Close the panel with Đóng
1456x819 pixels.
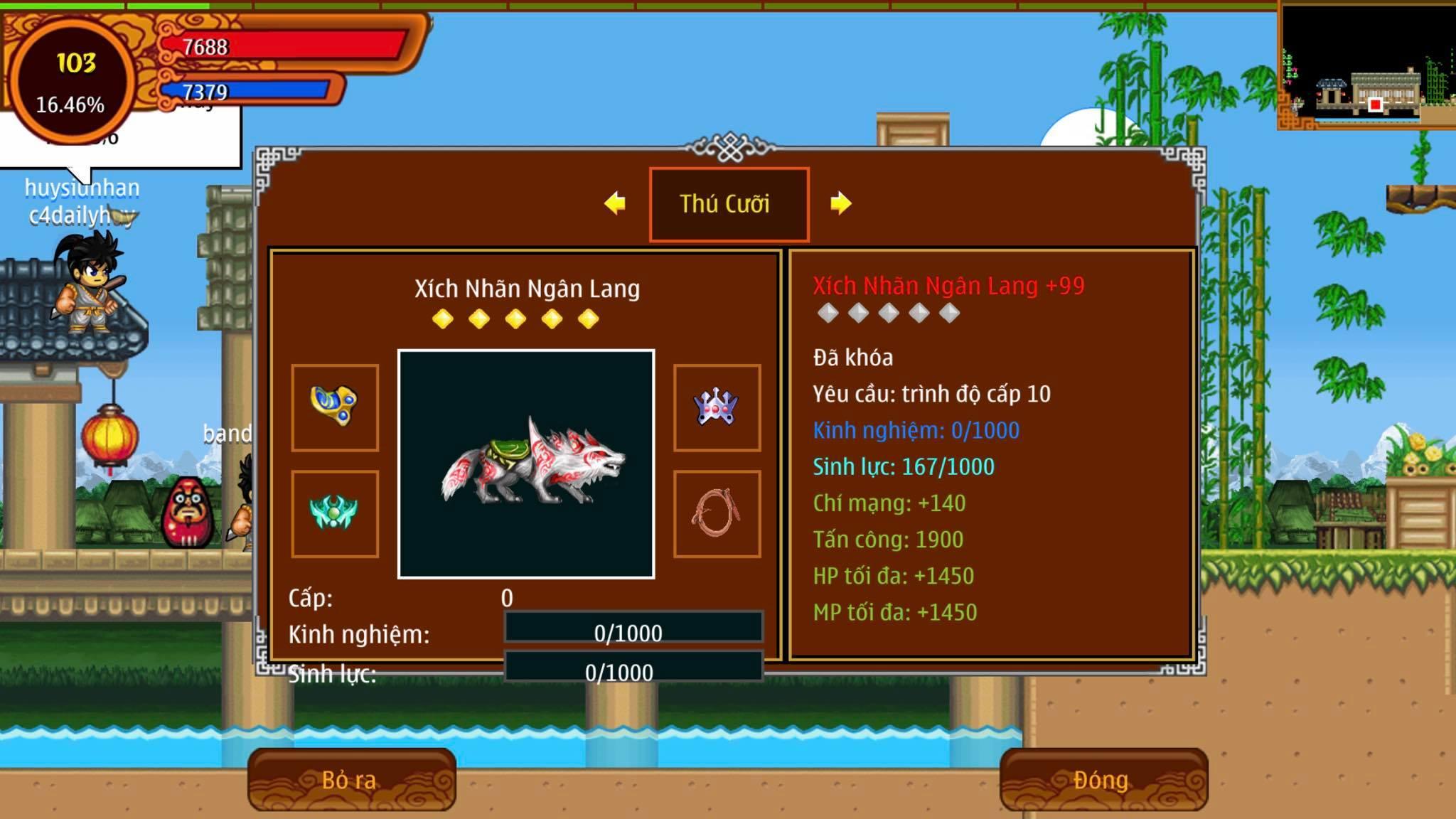[1103, 780]
